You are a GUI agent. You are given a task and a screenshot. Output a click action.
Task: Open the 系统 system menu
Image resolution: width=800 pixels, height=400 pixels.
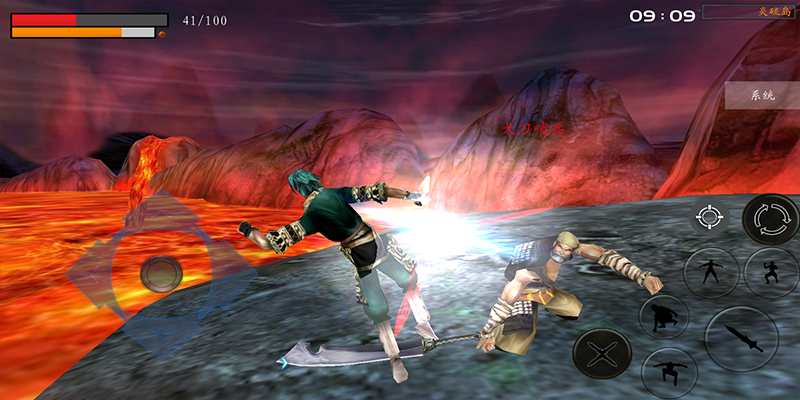tap(763, 96)
